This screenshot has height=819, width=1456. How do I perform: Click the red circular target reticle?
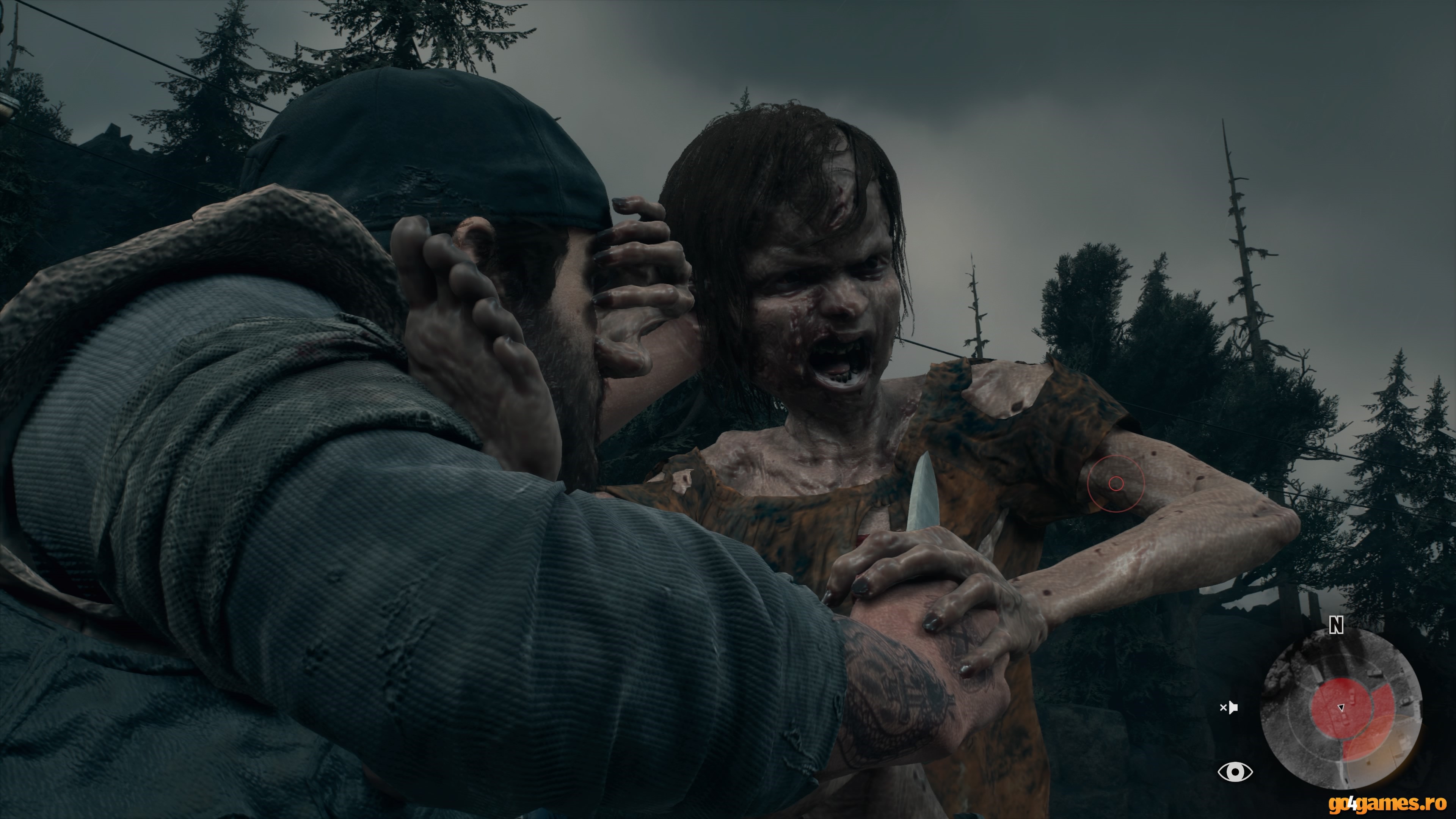point(1116,483)
